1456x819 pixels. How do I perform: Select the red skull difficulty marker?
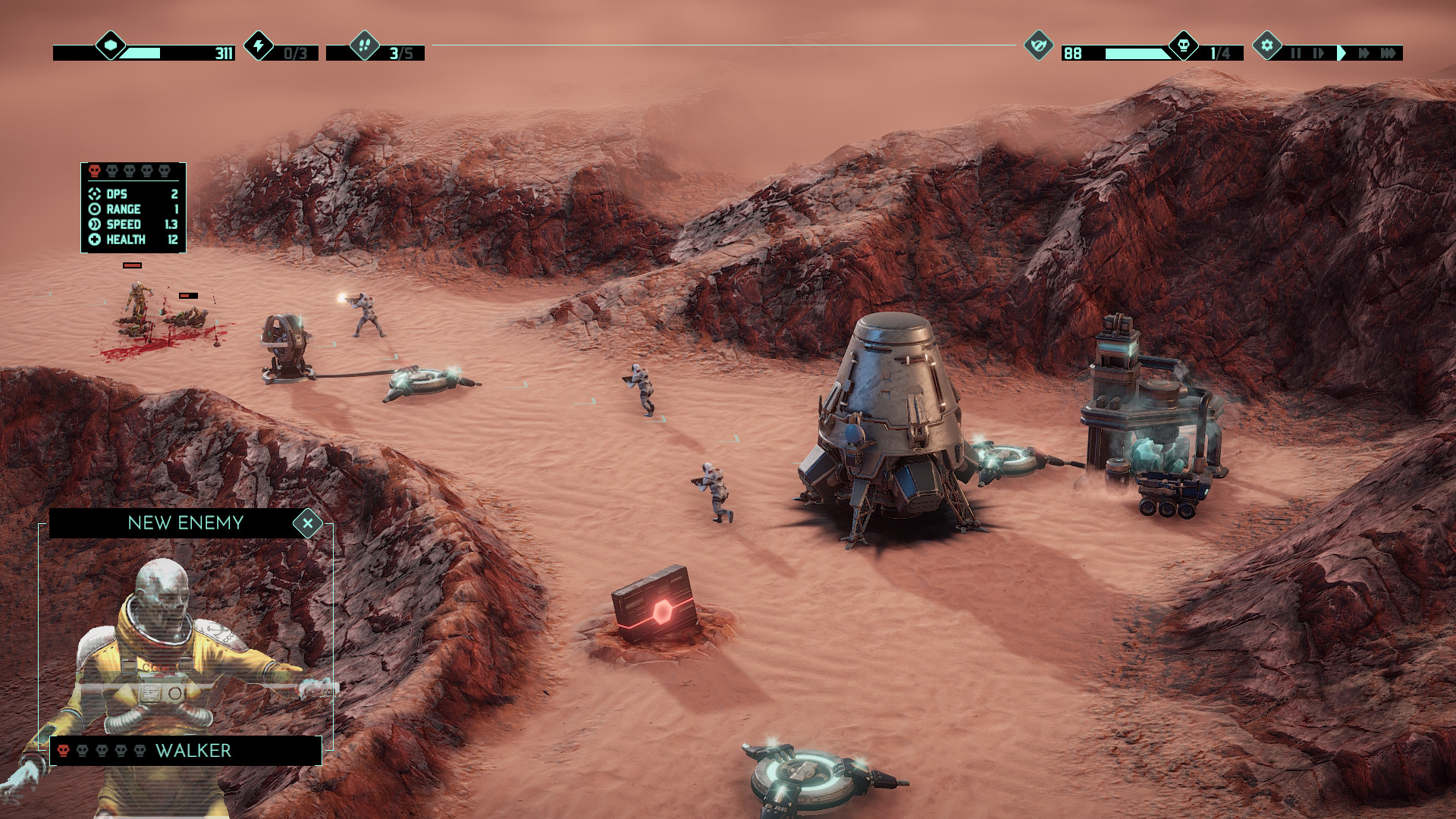(95, 170)
